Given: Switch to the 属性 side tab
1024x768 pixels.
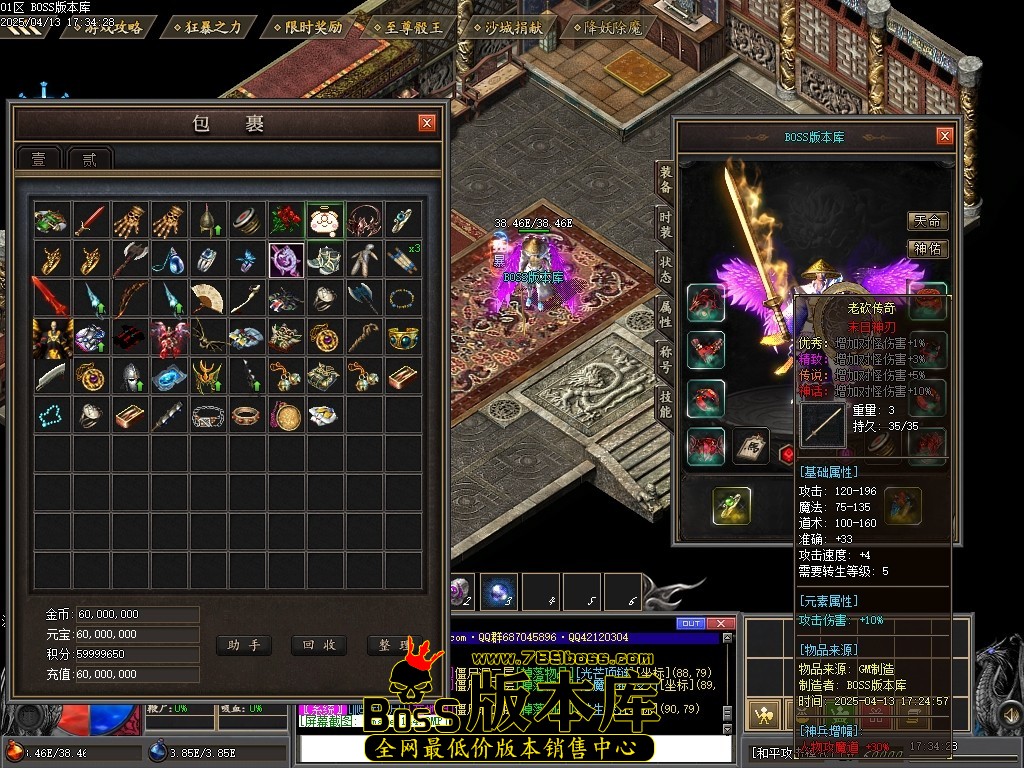Looking at the screenshot, I should pyautogui.click(x=665, y=313).
